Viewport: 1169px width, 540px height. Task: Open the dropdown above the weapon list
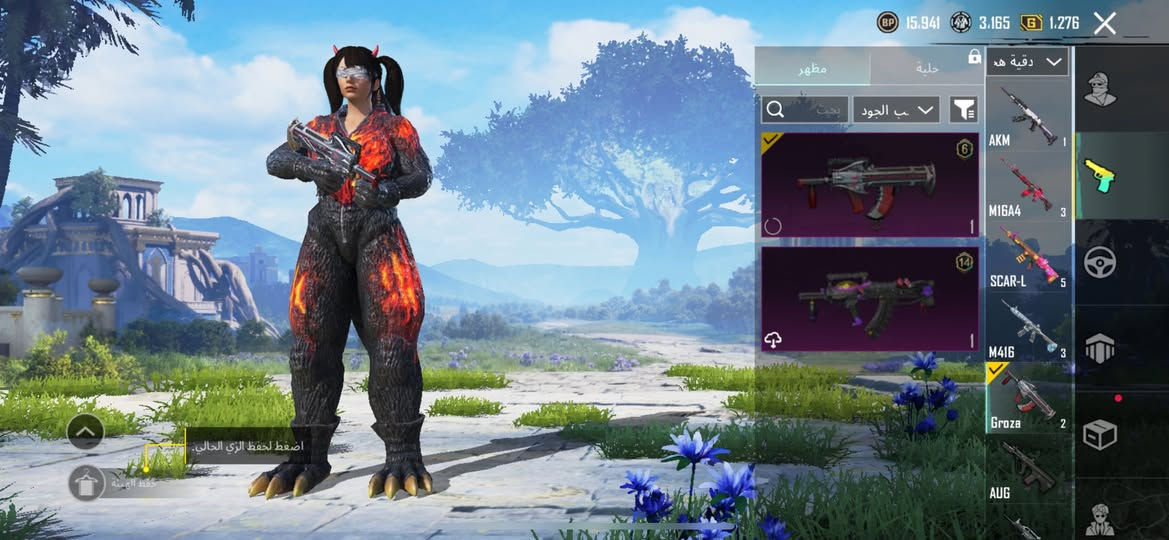point(1027,62)
